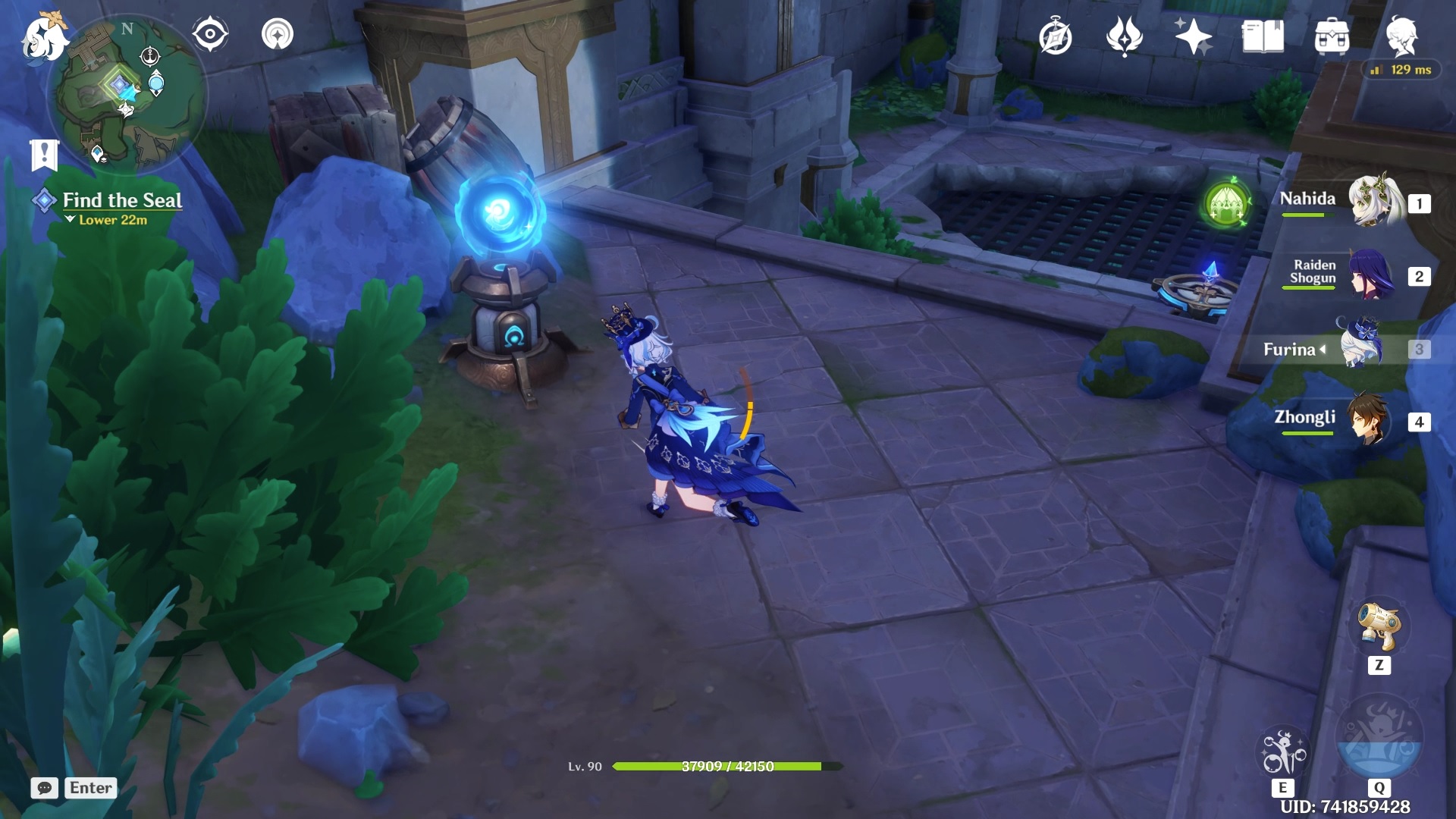The image size is (1456, 819).
Task: Open the chat speech bubble
Action: (x=45, y=788)
